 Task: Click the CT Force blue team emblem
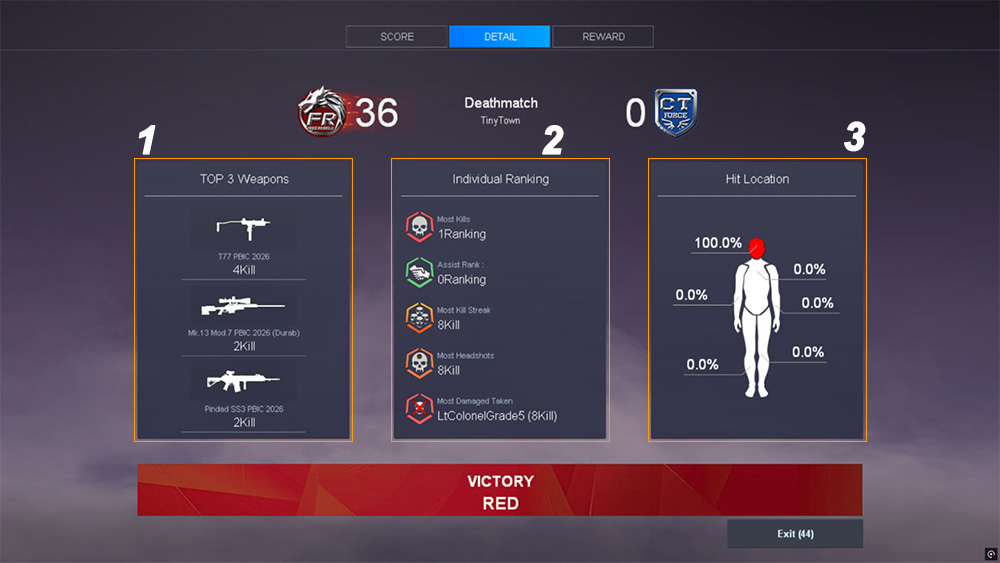click(675, 112)
